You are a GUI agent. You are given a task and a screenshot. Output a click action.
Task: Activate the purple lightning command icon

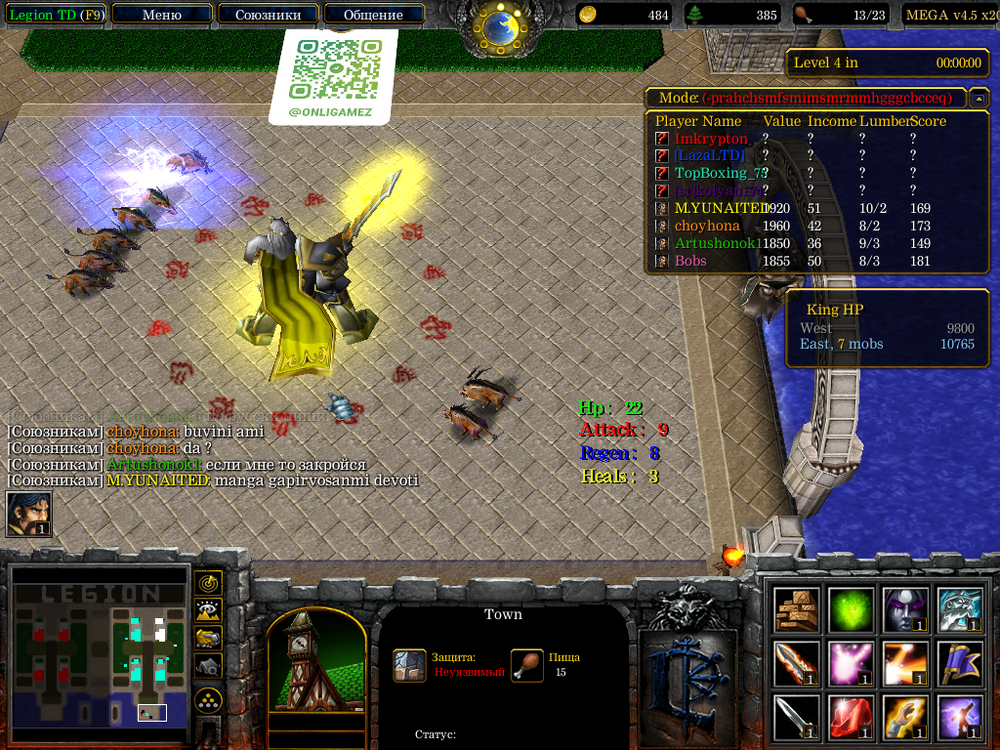click(960, 718)
